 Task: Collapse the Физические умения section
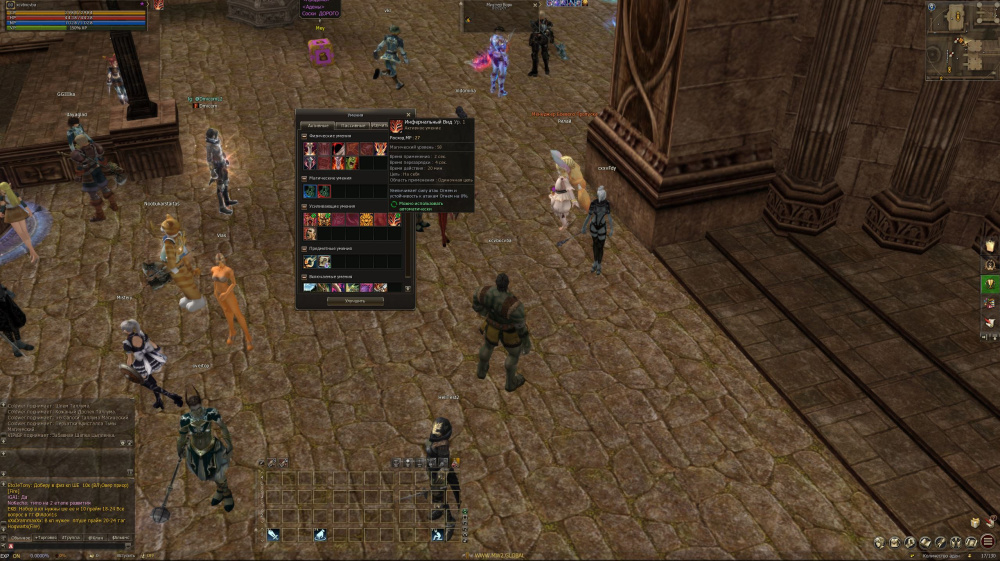point(304,135)
